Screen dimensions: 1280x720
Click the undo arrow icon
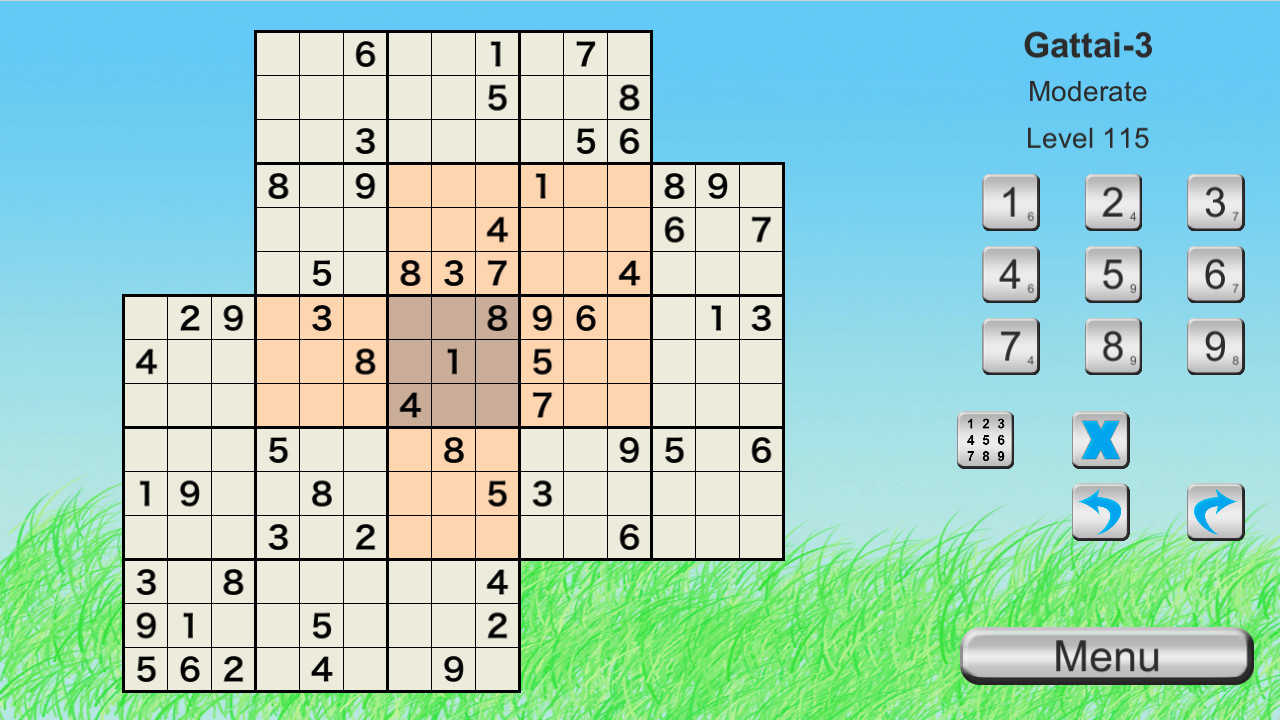pyautogui.click(x=1101, y=513)
